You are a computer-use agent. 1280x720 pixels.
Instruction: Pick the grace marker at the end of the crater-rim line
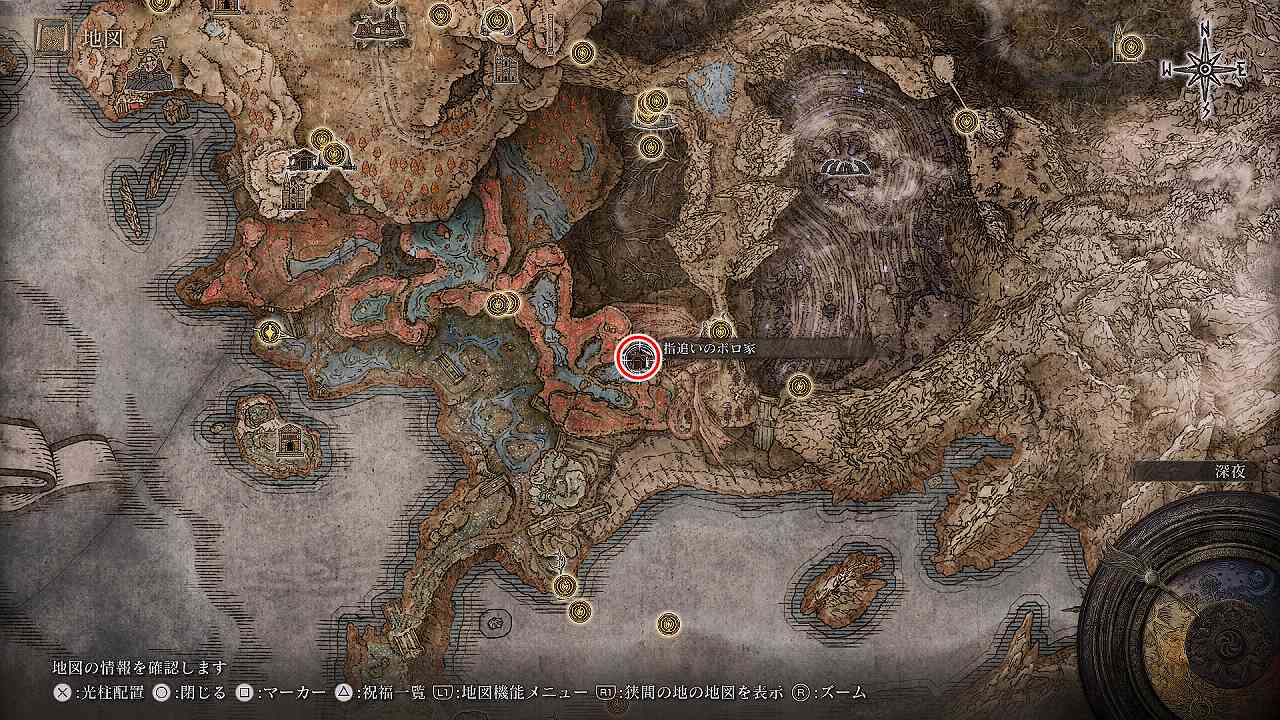965,122
